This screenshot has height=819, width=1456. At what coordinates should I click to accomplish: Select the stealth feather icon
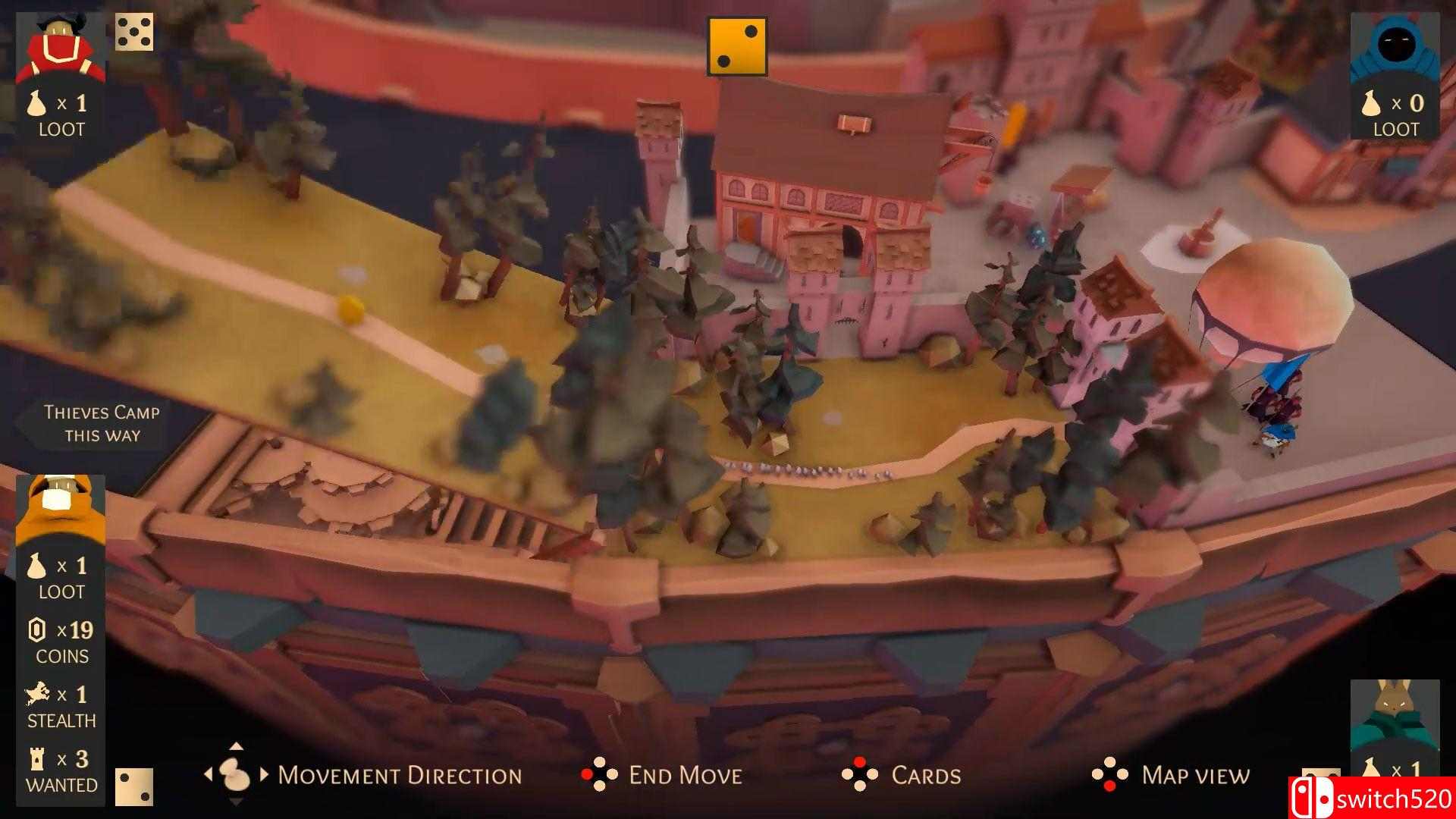[39, 692]
